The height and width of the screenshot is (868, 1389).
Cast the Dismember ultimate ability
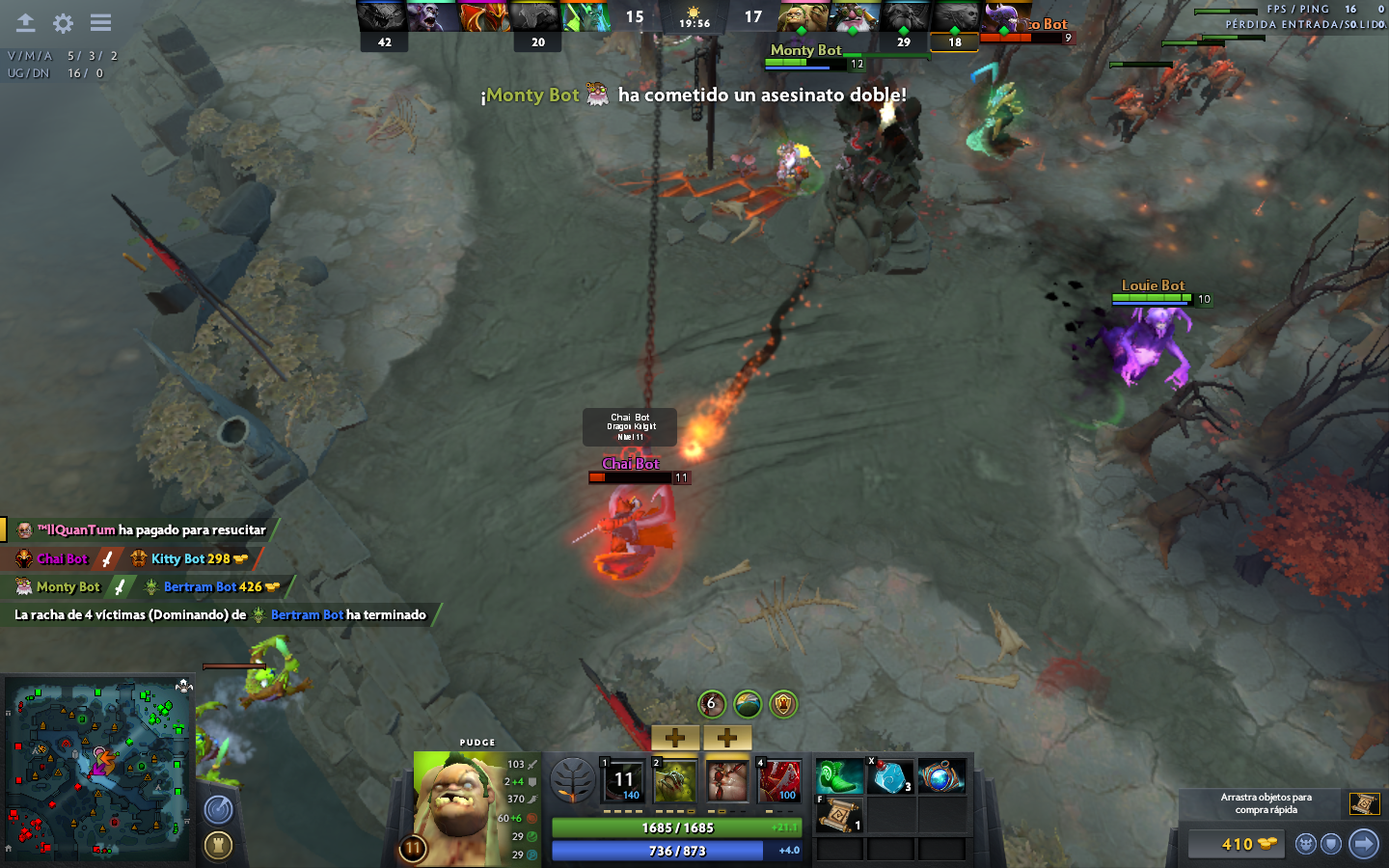click(779, 779)
